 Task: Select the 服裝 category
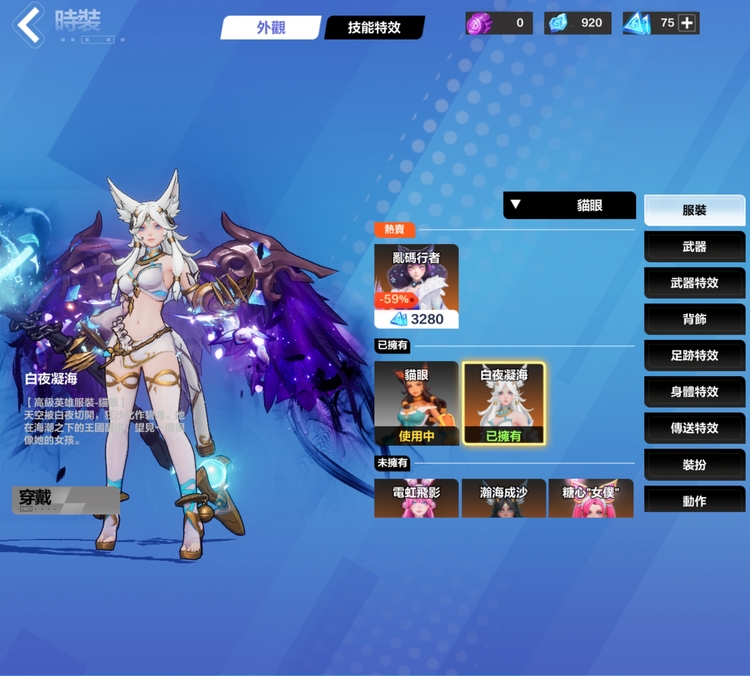pyautogui.click(x=694, y=210)
